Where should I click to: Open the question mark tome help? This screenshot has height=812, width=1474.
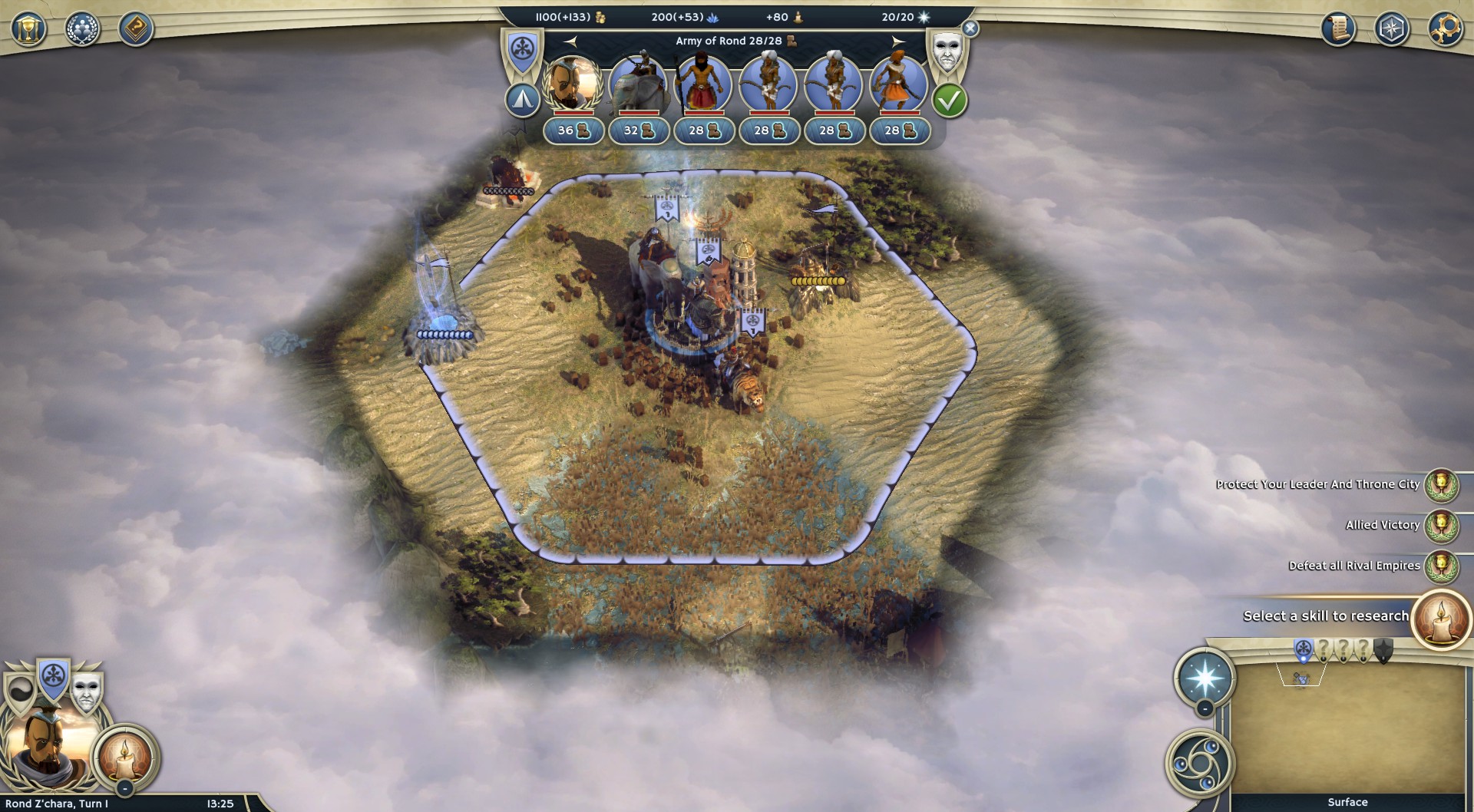tap(136, 29)
